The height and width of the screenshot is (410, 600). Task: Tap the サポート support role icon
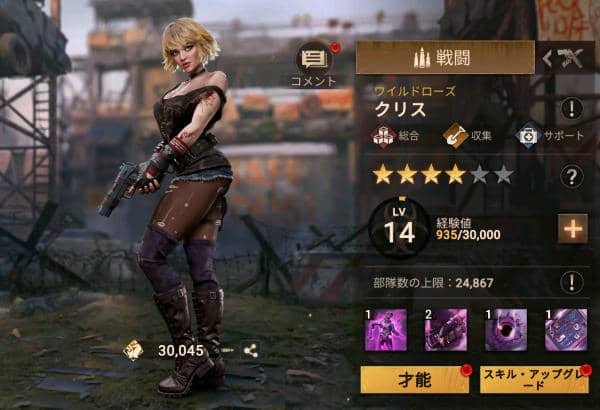(x=528, y=134)
